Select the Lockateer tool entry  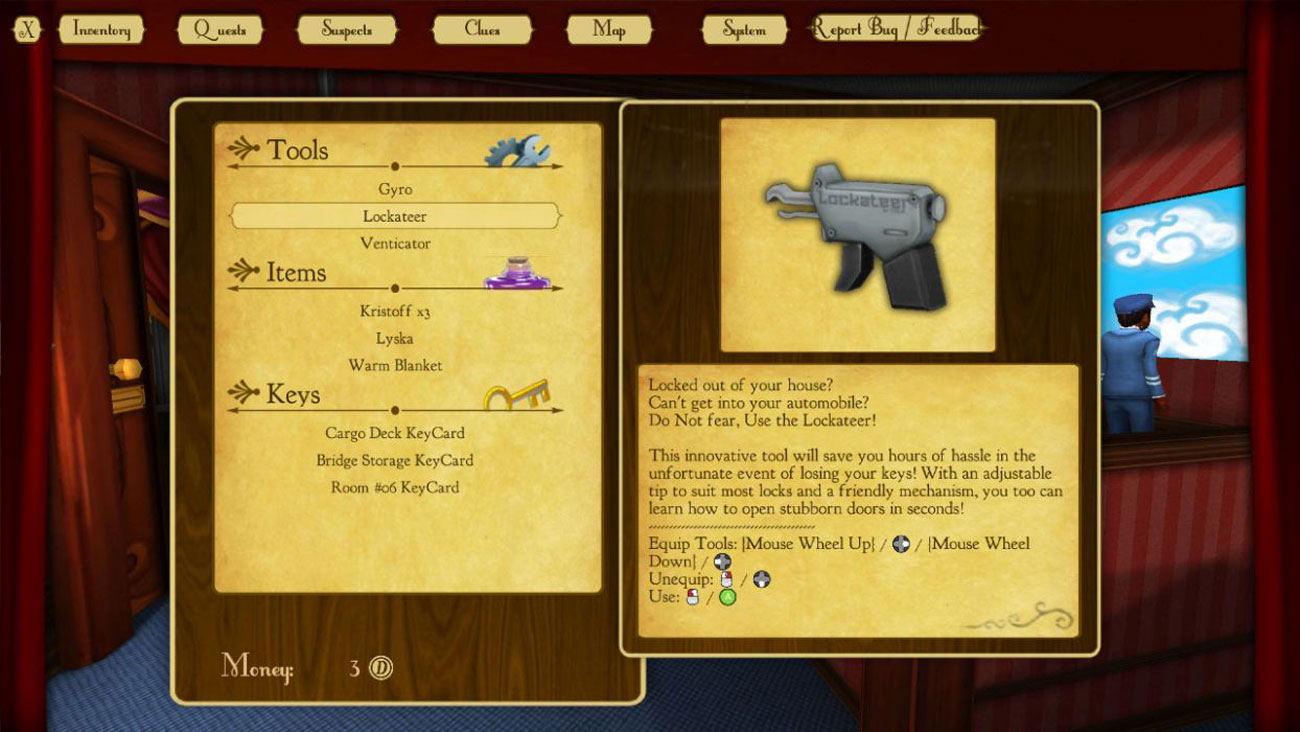395,216
